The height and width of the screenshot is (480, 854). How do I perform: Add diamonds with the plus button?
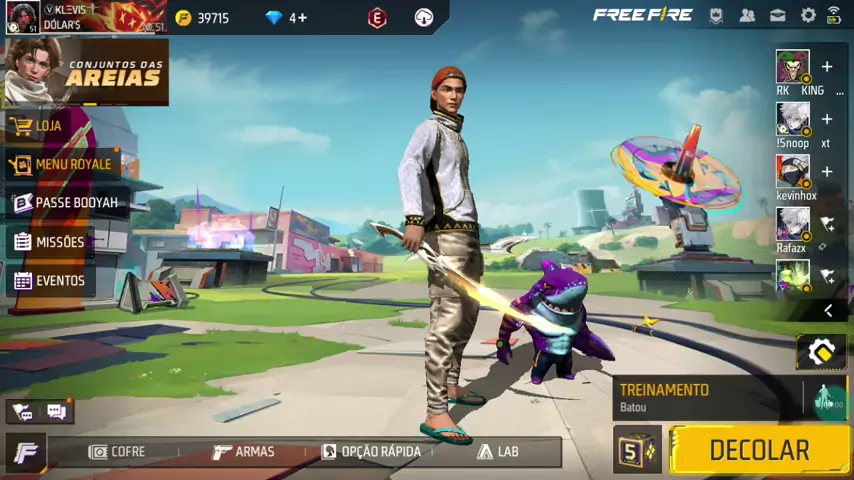(x=299, y=18)
